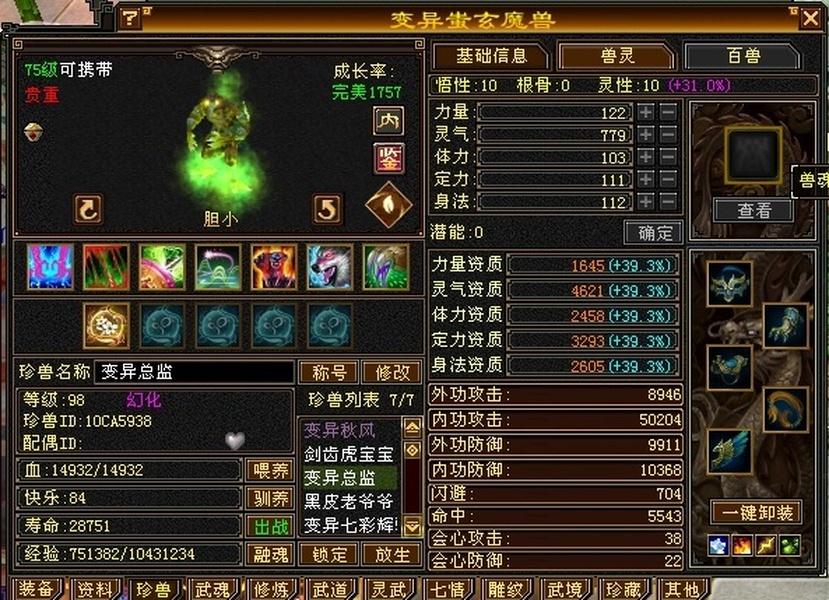
Task: Feed the pet with 喂养
Action: pyautogui.click(x=268, y=470)
